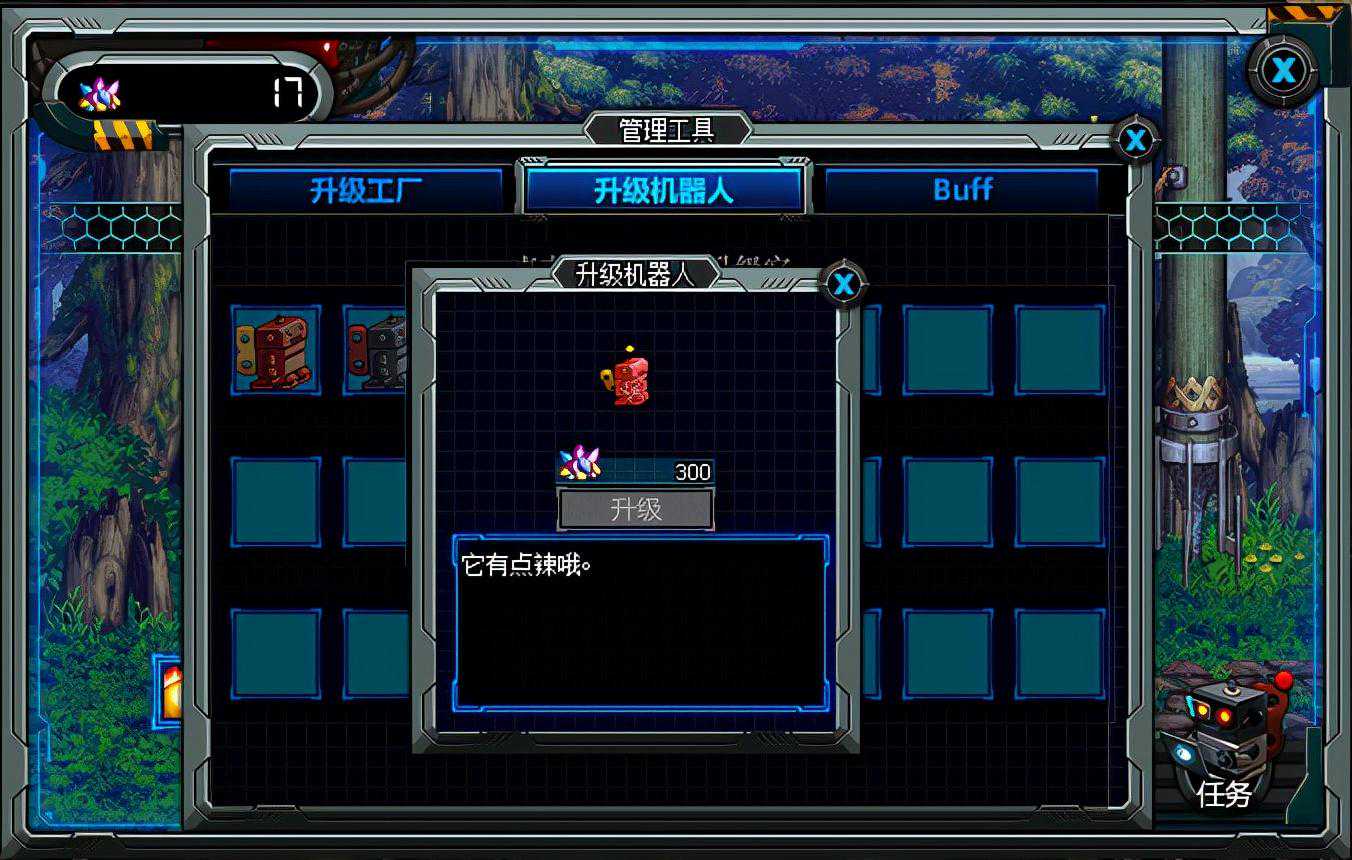Close the screen with the top-right X
Screen dimensions: 1352x860
(x=1283, y=70)
